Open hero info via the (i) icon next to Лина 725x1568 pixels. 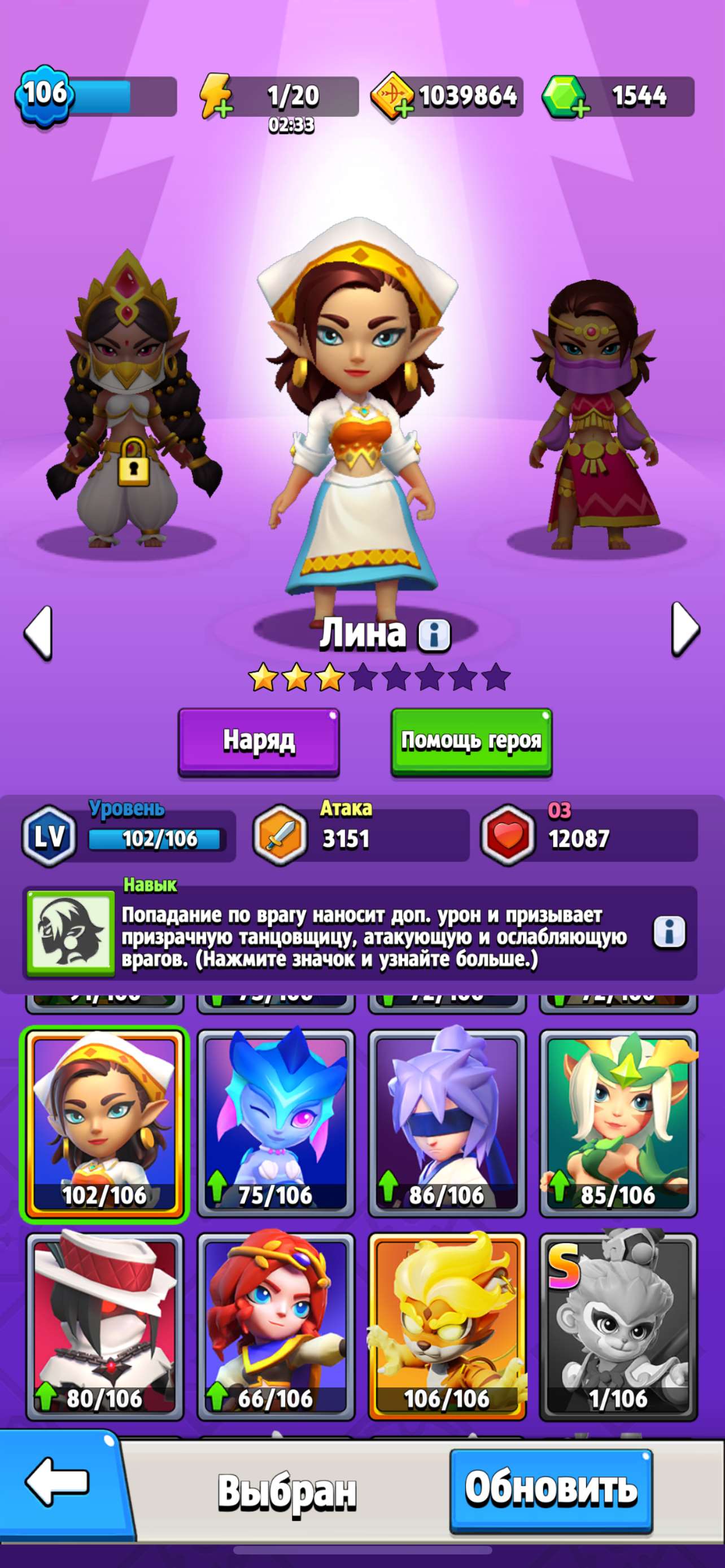[435, 637]
